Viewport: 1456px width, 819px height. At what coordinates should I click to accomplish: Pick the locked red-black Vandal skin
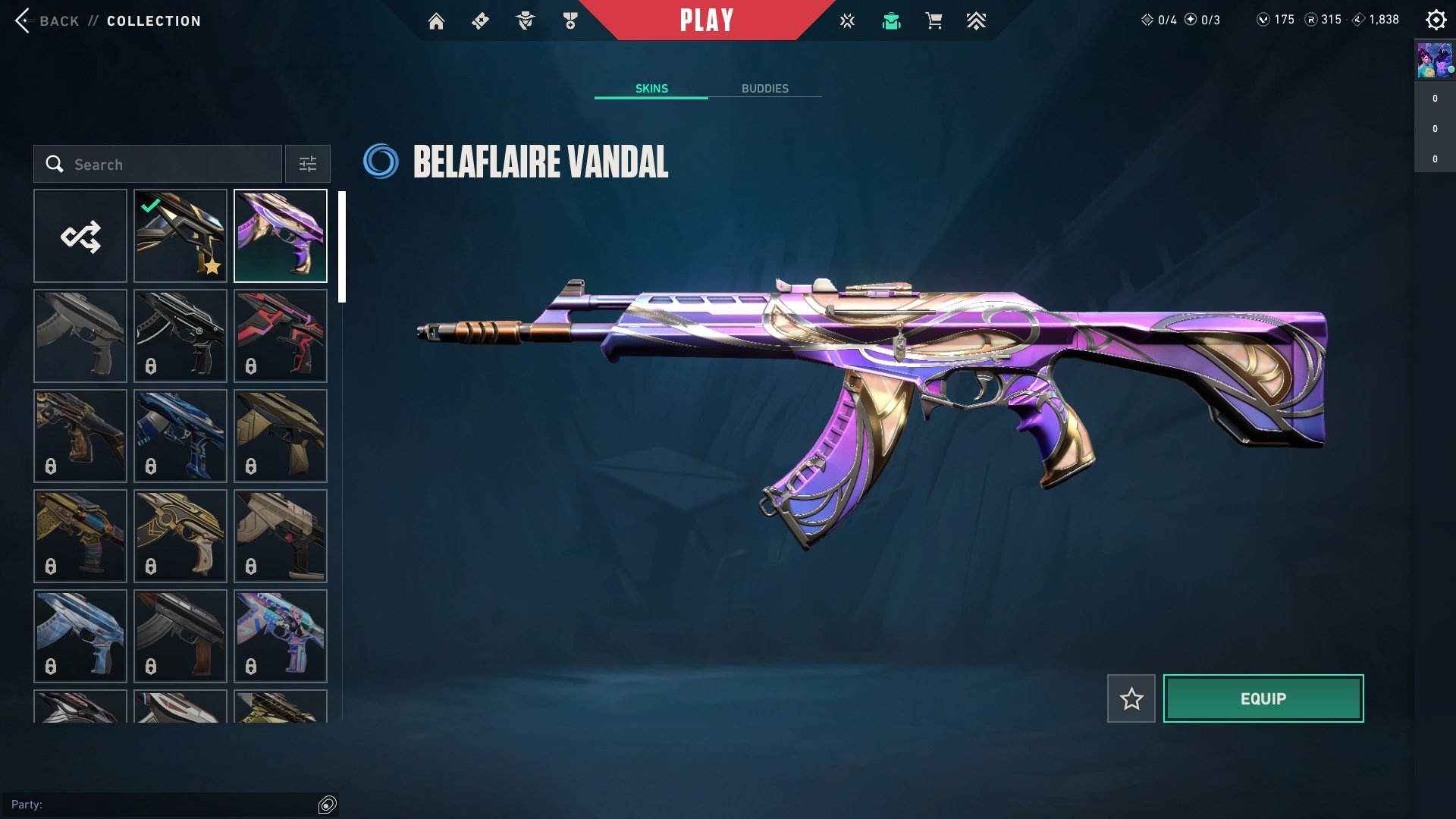coord(281,337)
